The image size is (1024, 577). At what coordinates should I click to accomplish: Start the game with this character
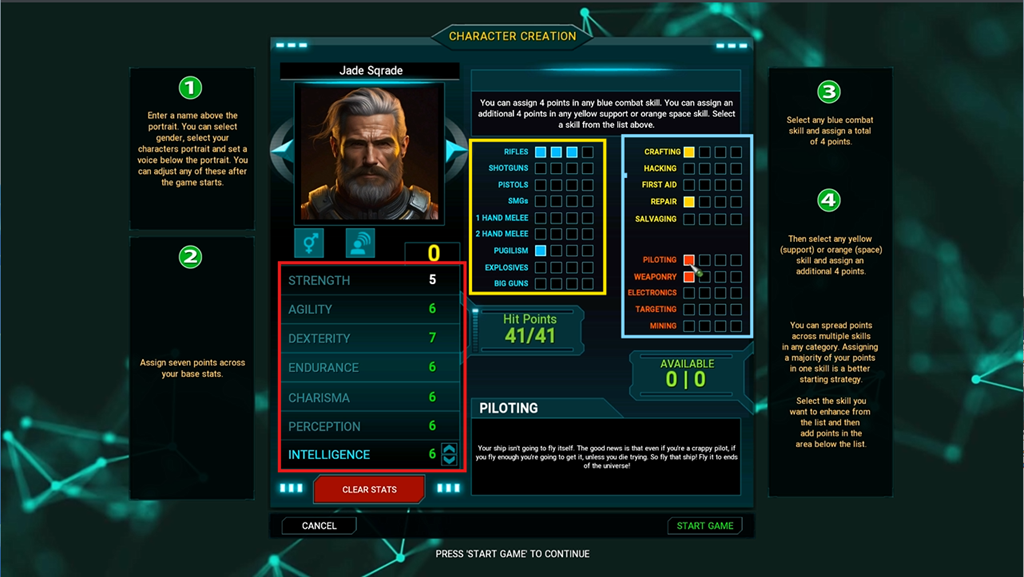point(705,525)
